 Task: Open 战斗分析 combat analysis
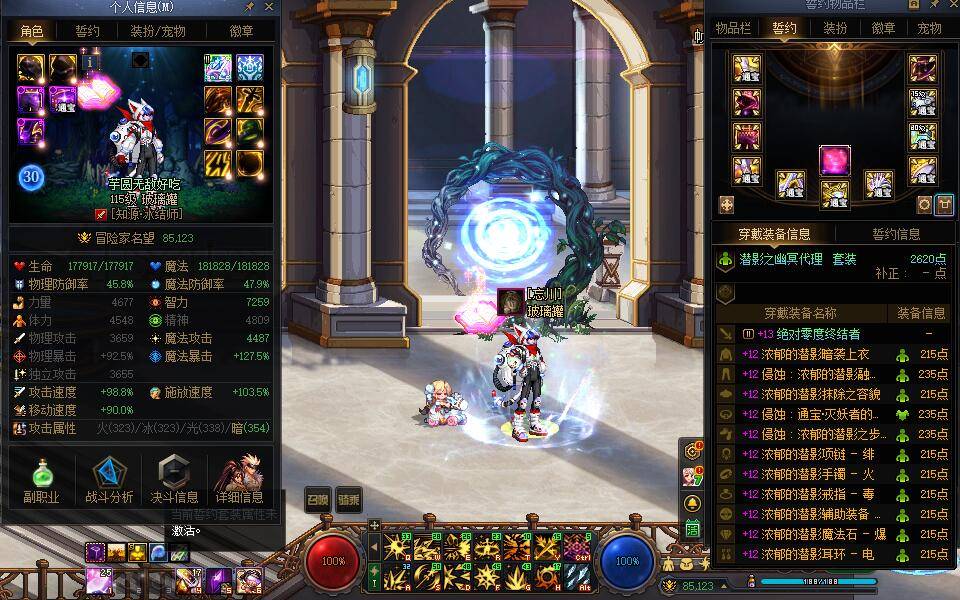click(x=109, y=480)
